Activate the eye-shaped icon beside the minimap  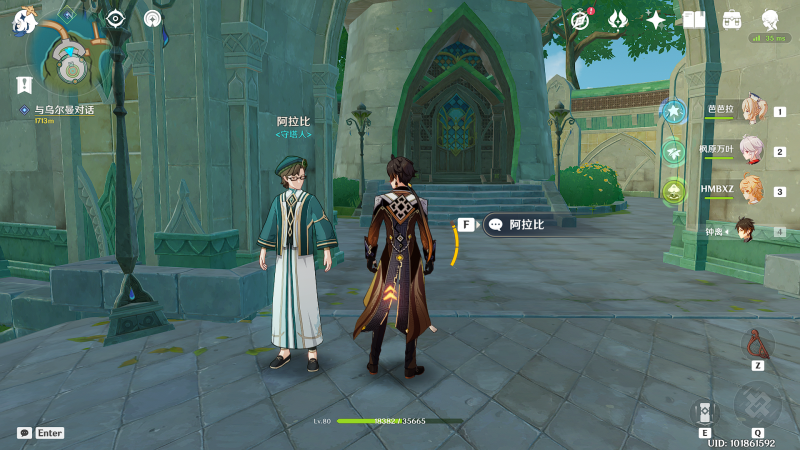point(116,18)
